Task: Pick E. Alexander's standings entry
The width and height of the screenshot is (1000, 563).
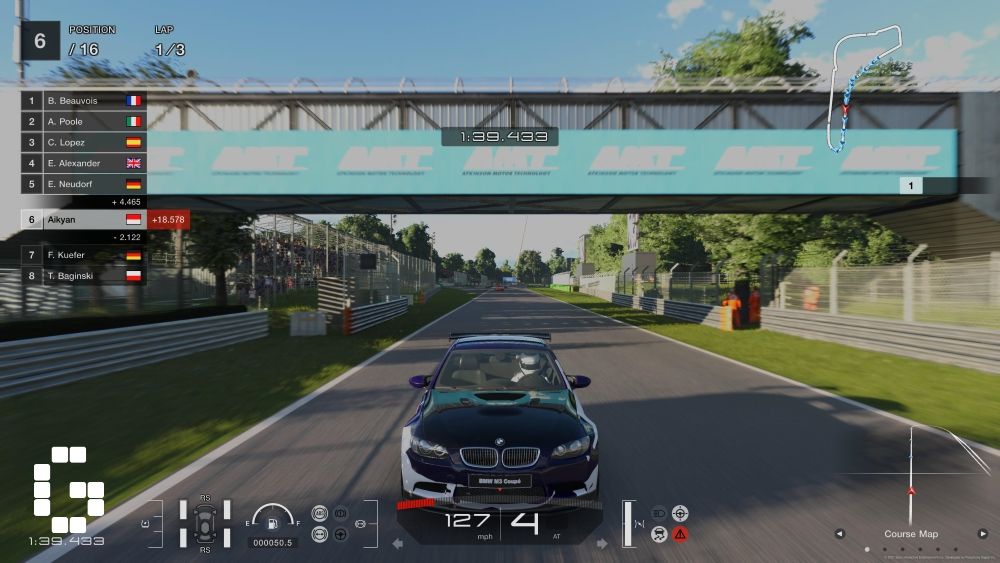Action: coord(84,164)
